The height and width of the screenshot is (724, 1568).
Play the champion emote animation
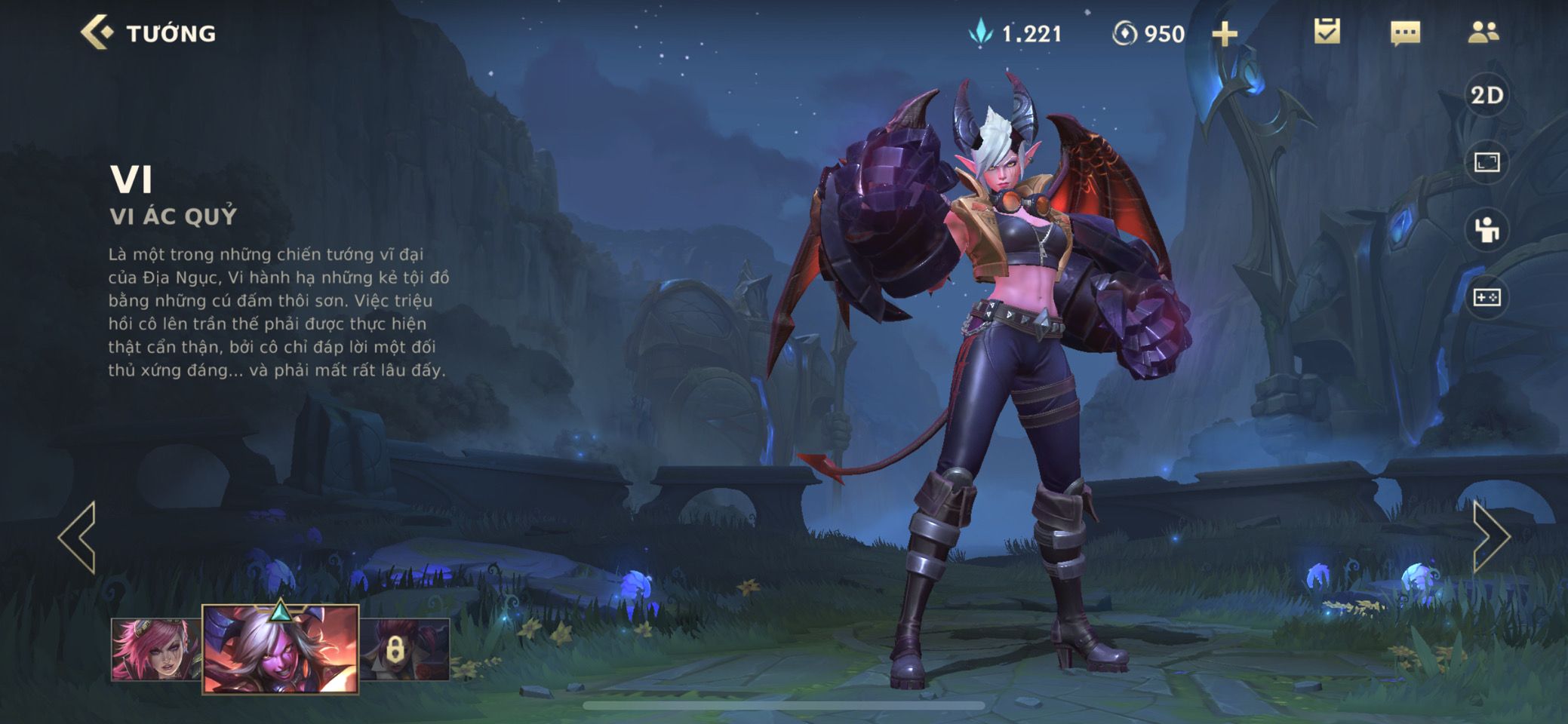1487,230
